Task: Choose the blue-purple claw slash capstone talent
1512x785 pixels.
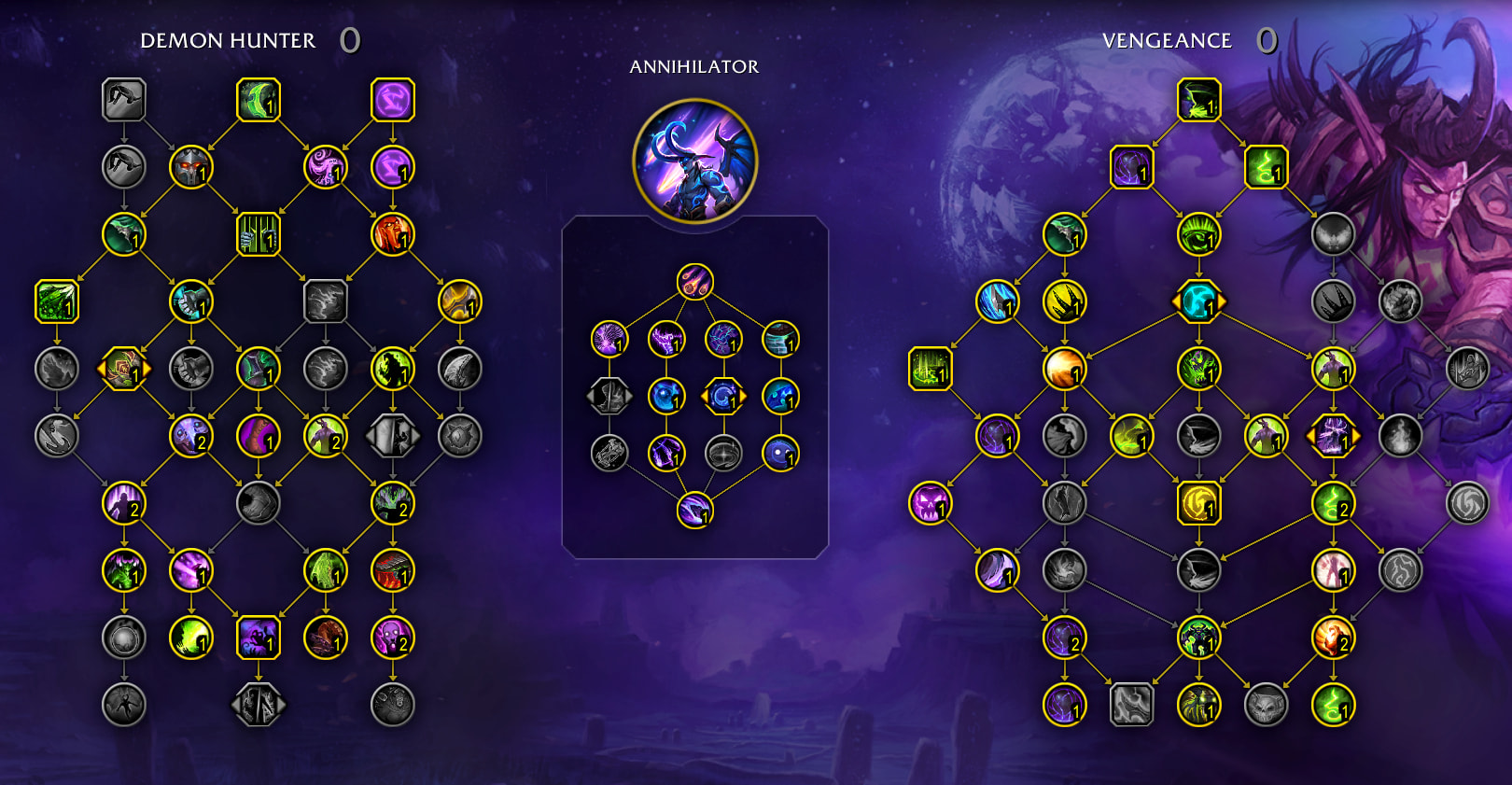Action: point(694,510)
